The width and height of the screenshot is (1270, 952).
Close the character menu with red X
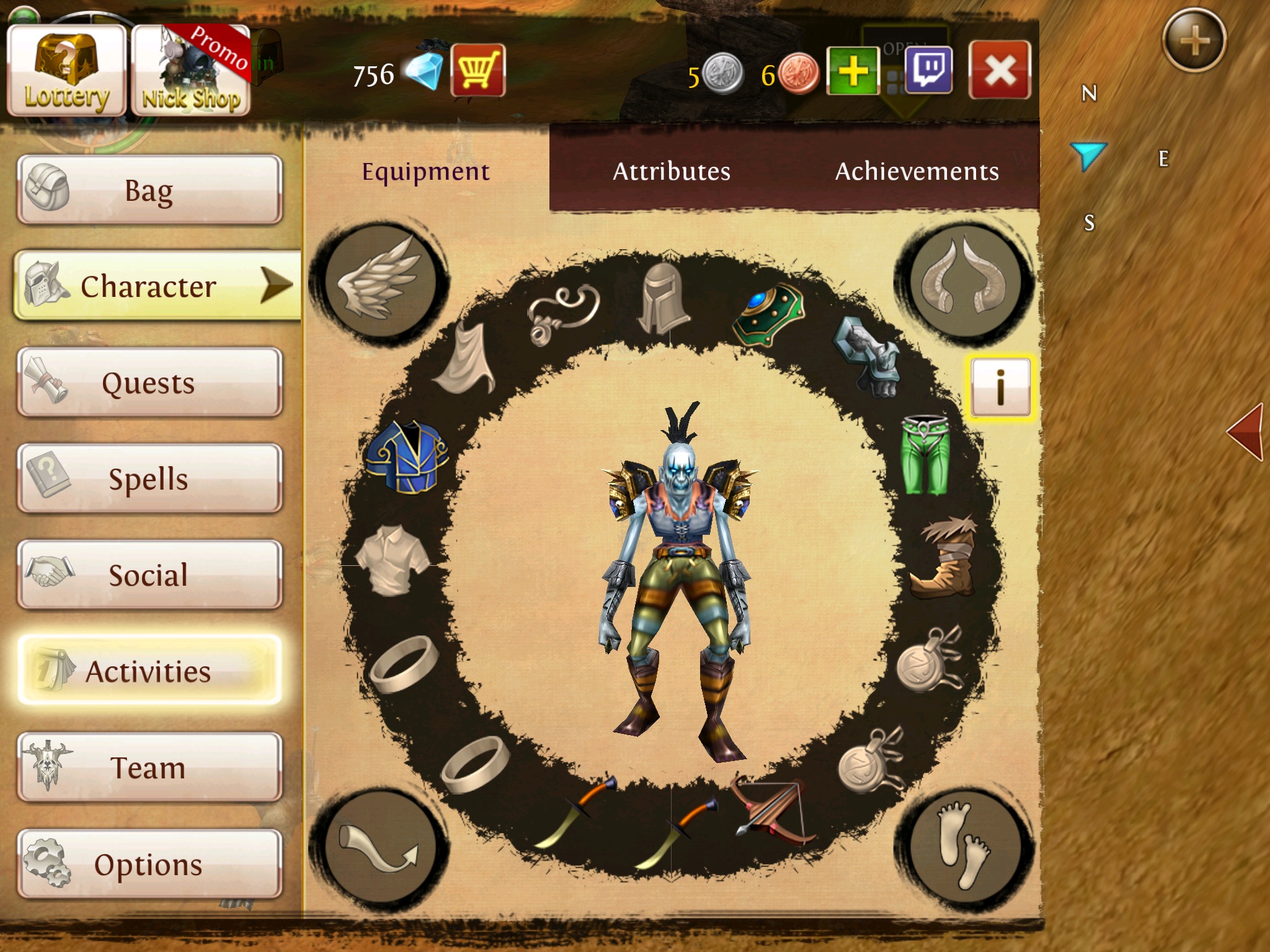(x=999, y=70)
